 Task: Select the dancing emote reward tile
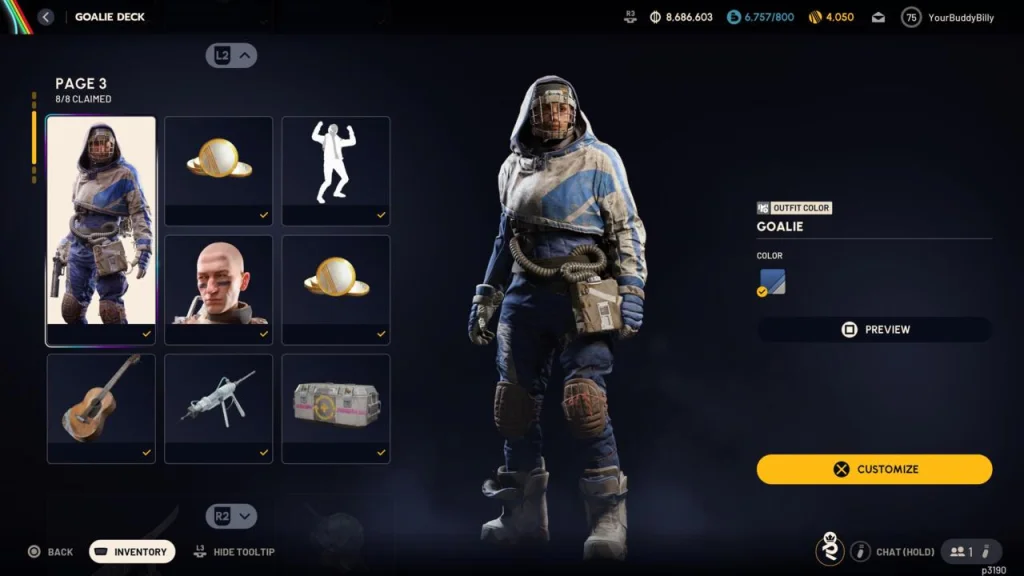point(336,170)
